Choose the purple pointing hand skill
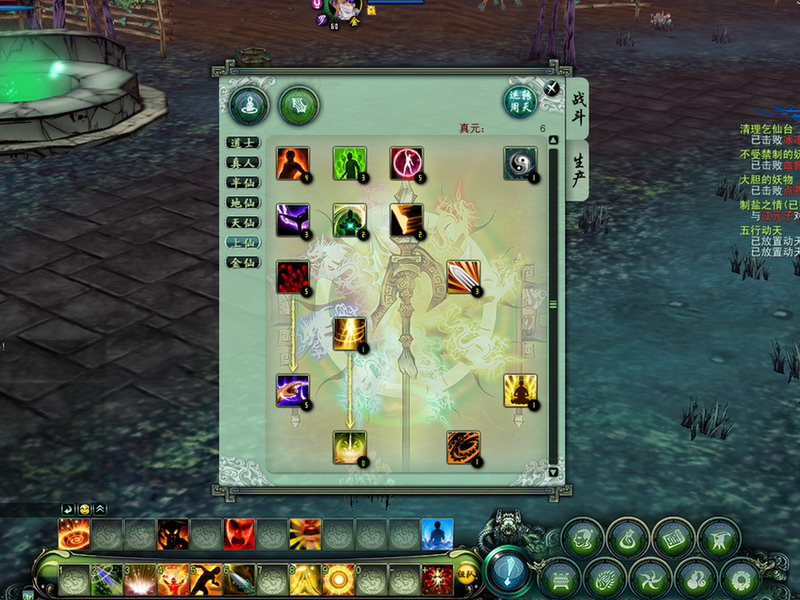Image resolution: width=800 pixels, height=600 pixels. click(293, 391)
